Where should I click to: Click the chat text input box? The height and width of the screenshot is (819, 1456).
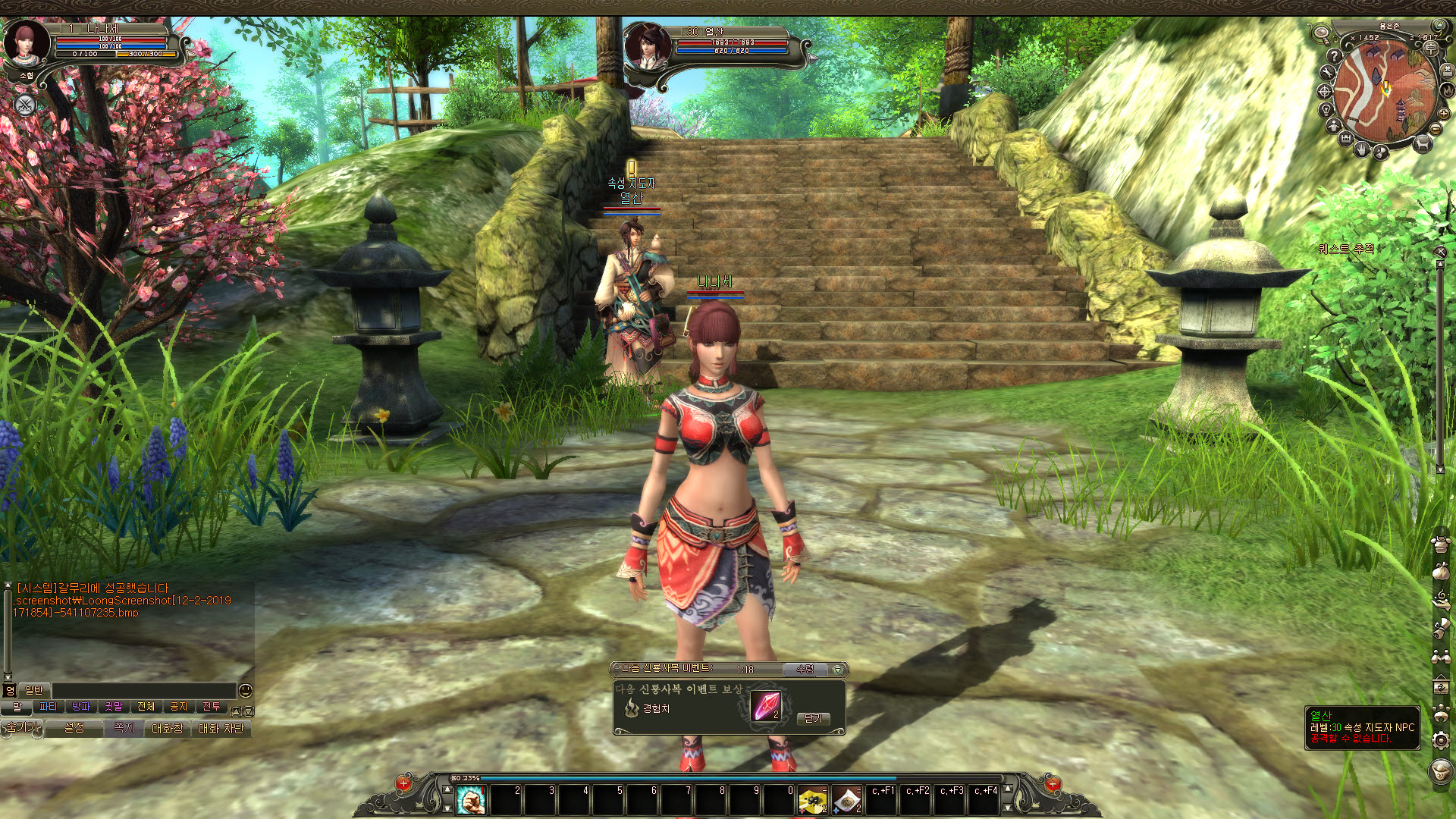(x=144, y=690)
